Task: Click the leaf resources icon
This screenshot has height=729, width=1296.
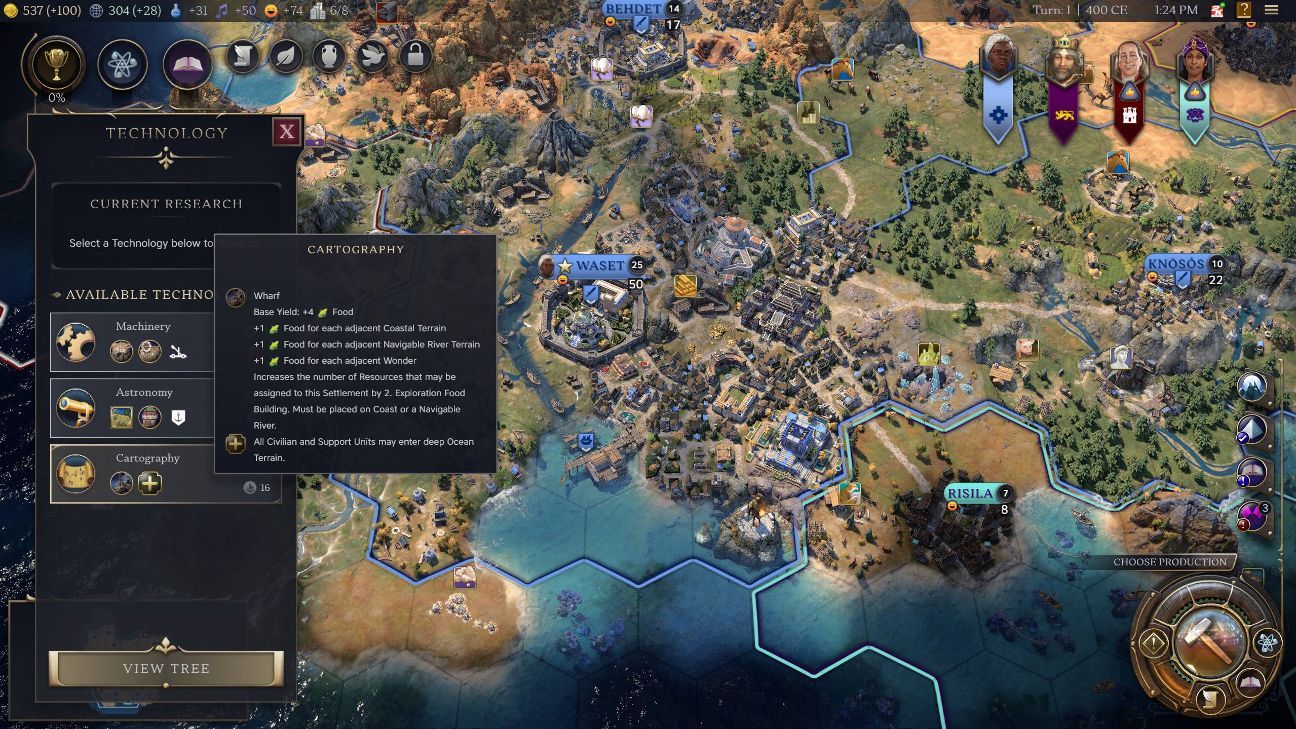Action: 286,56
